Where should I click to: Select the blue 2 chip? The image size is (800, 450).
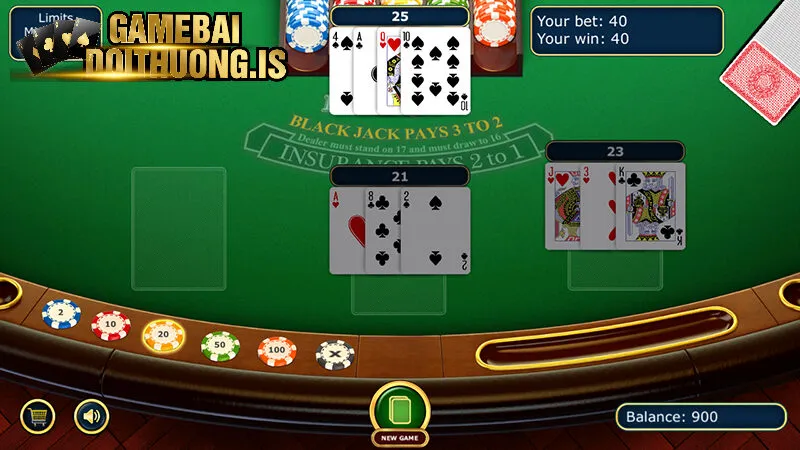coord(59,314)
